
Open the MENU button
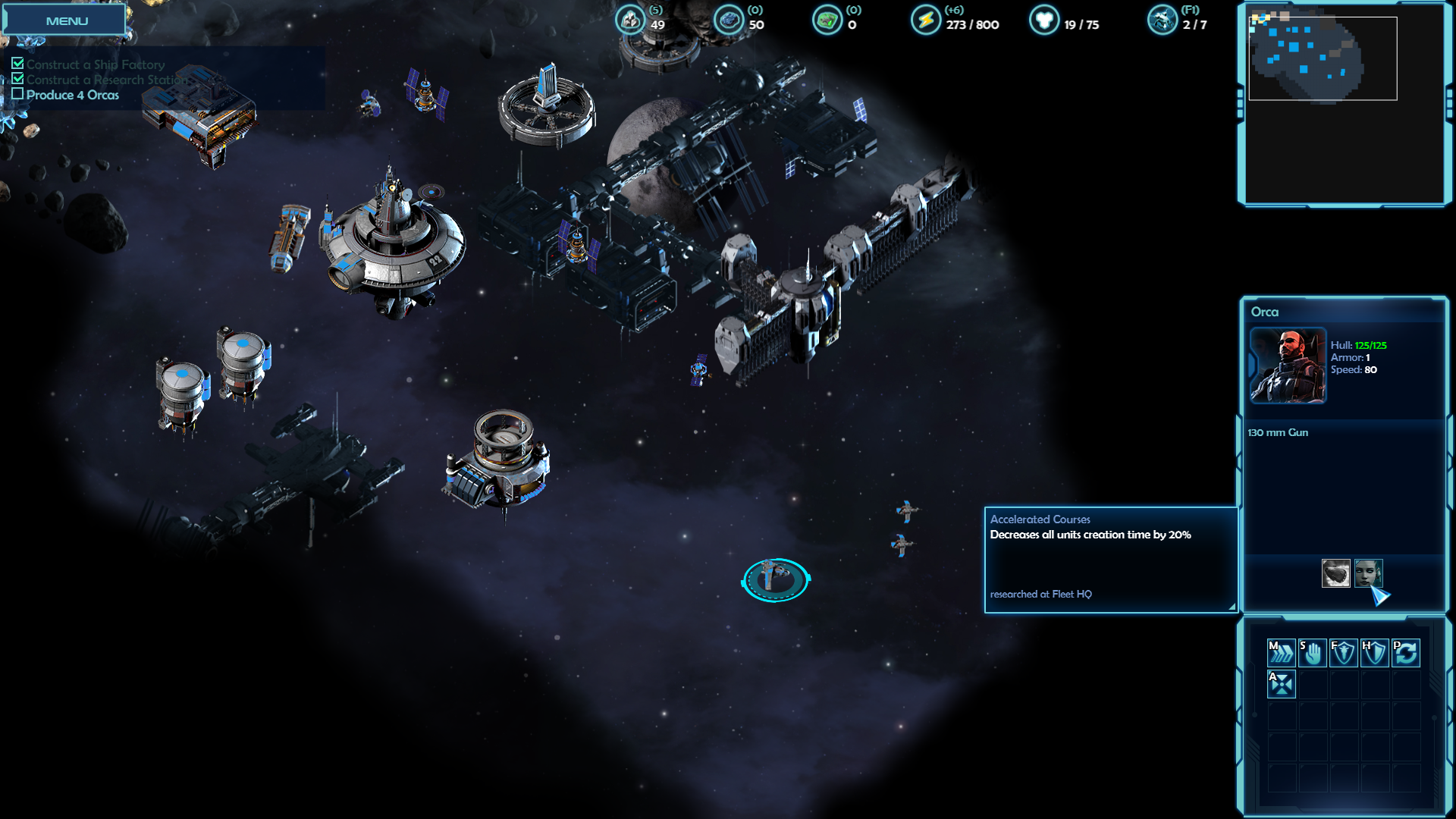pos(65,20)
